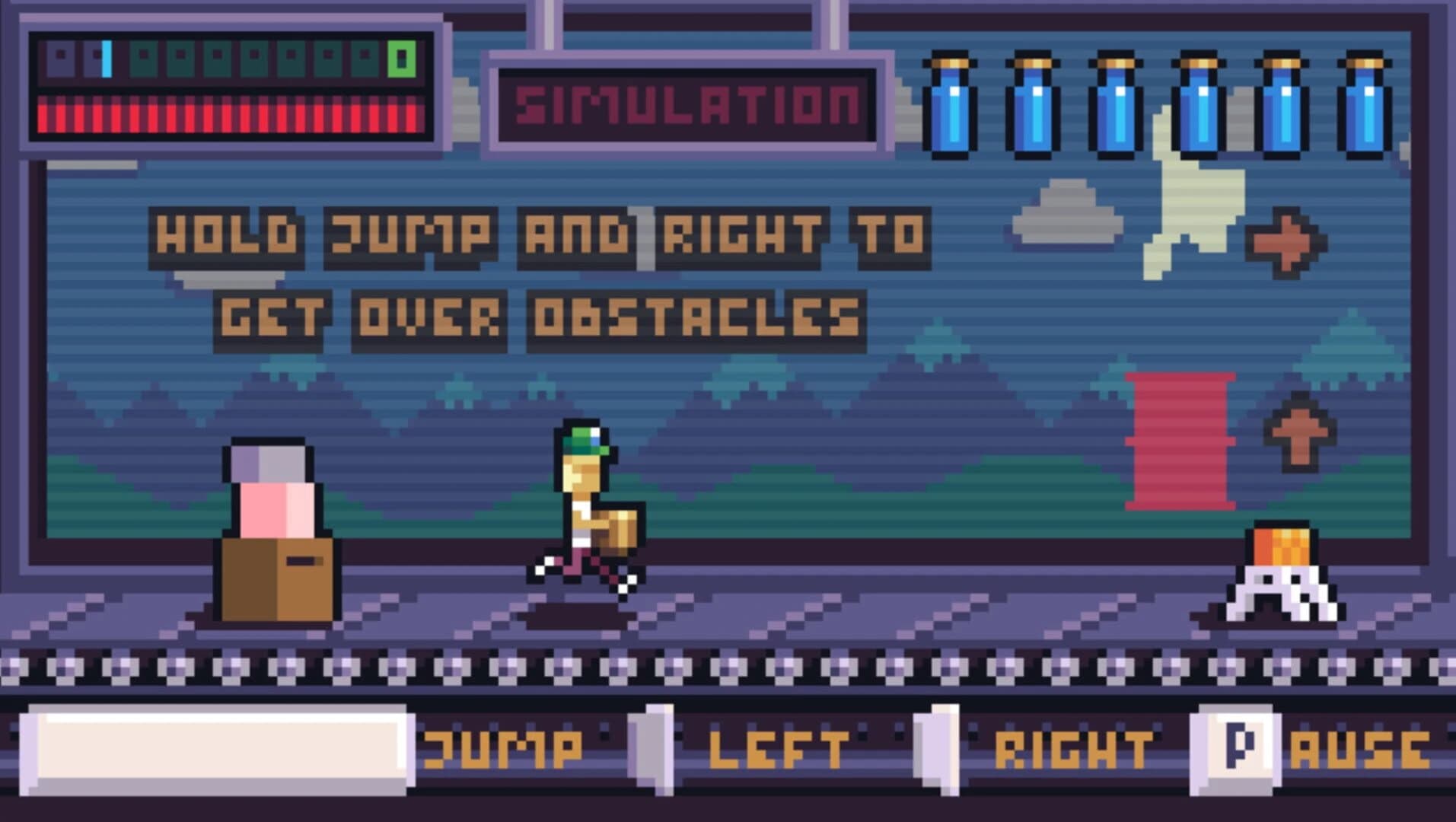1456x822 pixels.
Task: Click the box obstacle on the conveyor
Action: [x=276, y=578]
